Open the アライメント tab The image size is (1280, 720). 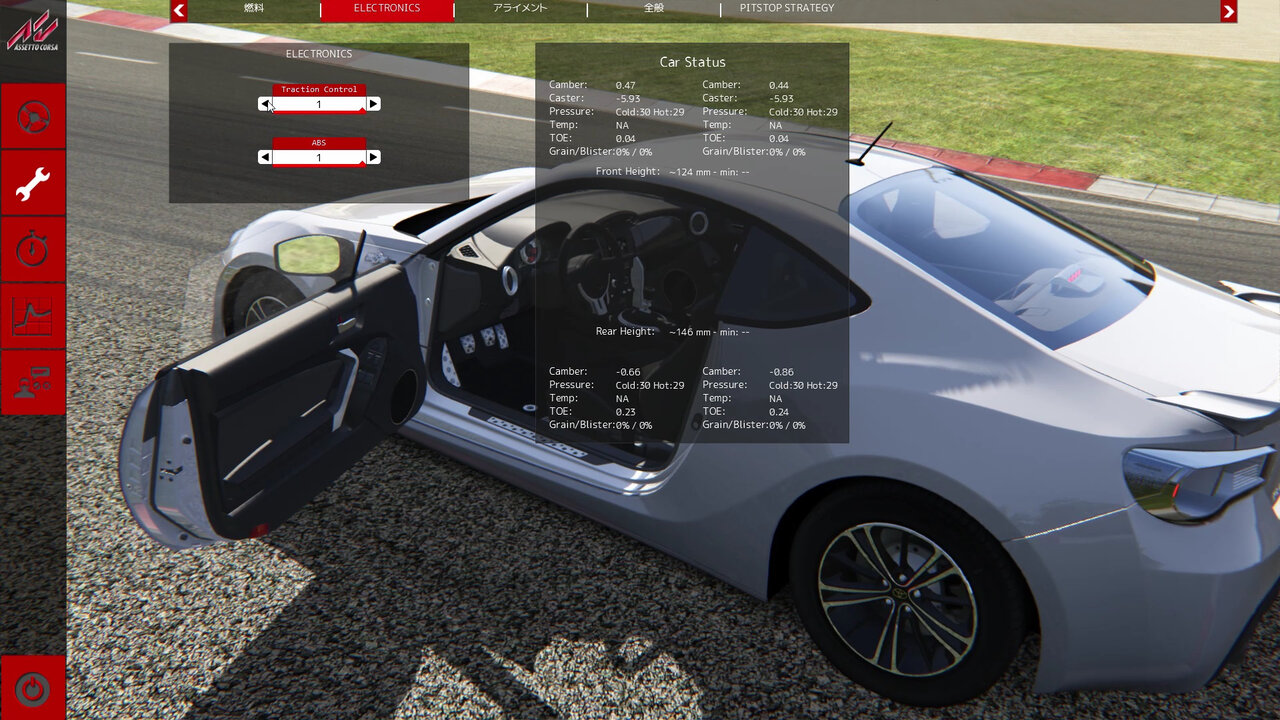520,7
